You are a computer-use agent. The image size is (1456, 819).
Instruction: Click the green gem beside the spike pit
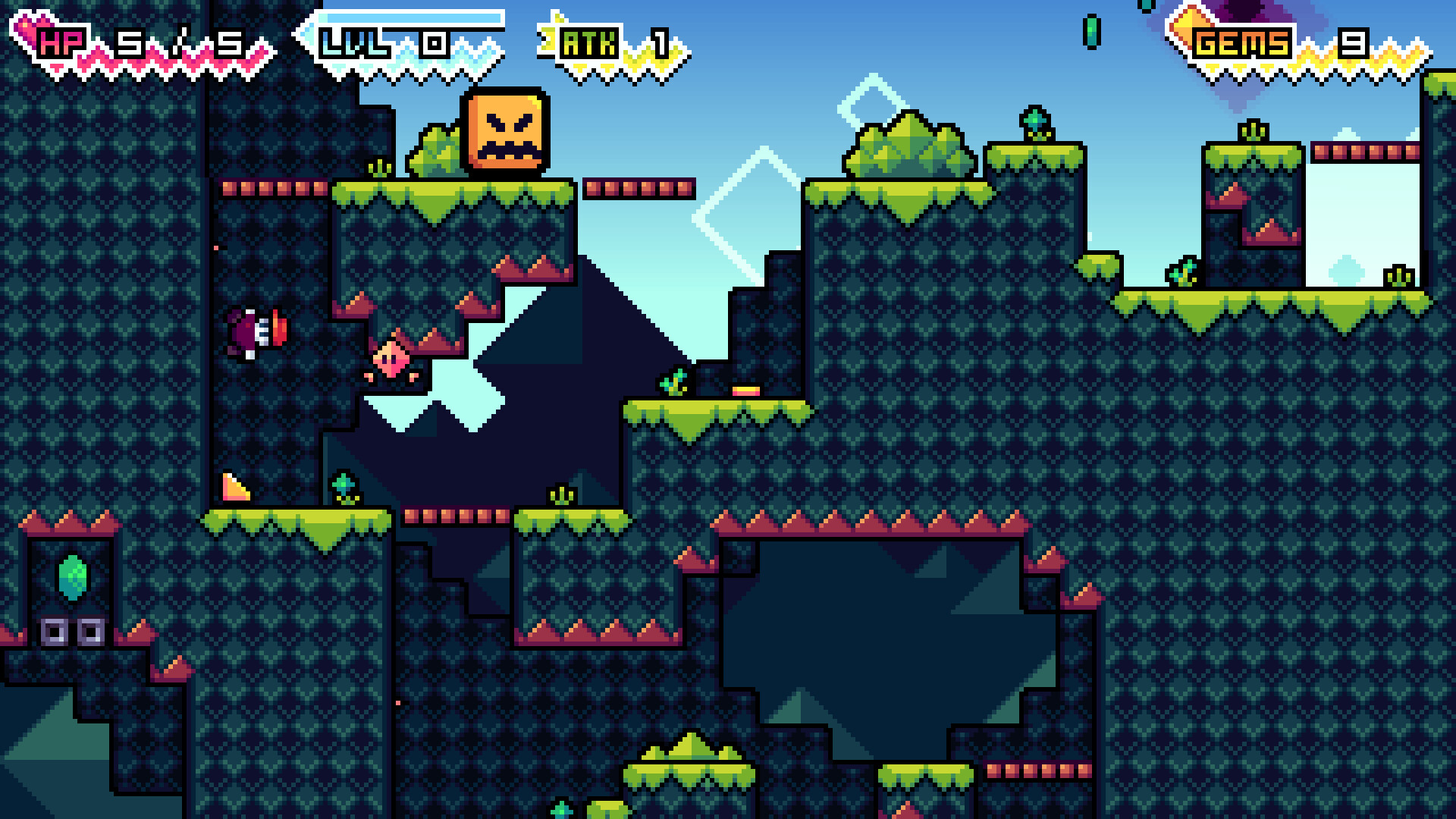343,483
